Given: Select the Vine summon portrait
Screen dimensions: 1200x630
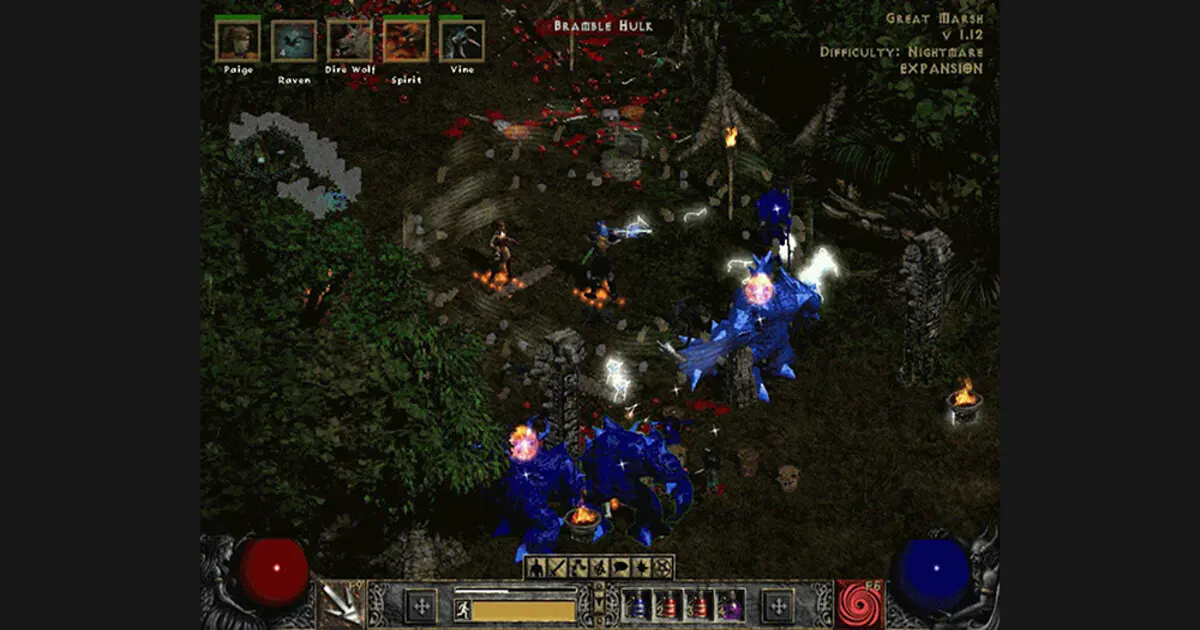Looking at the screenshot, I should (x=462, y=41).
